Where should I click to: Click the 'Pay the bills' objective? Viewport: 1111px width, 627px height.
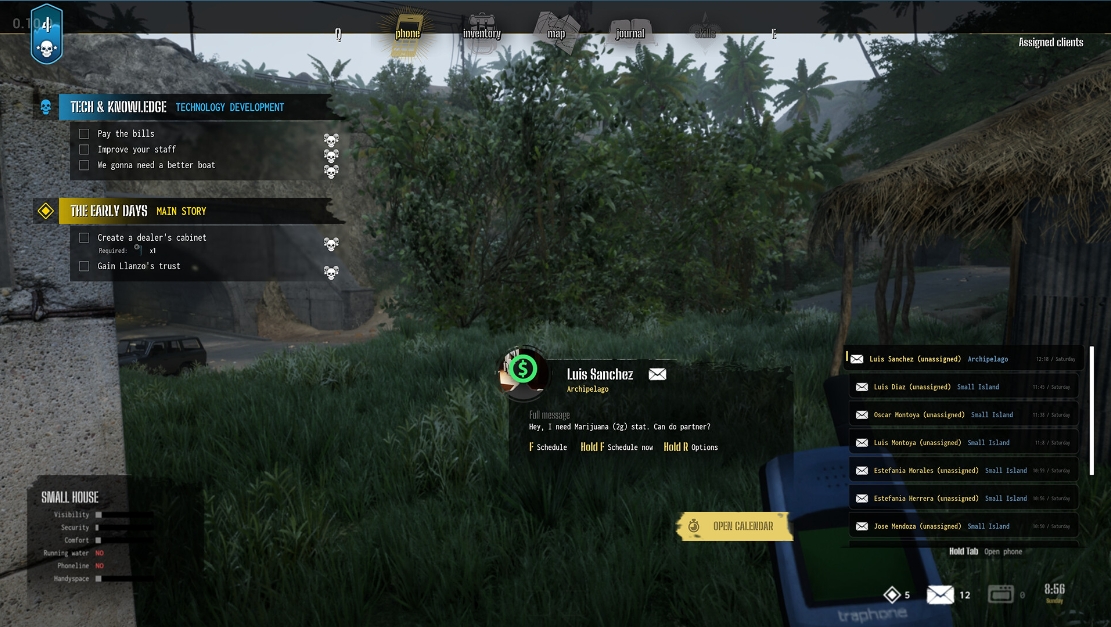point(126,134)
